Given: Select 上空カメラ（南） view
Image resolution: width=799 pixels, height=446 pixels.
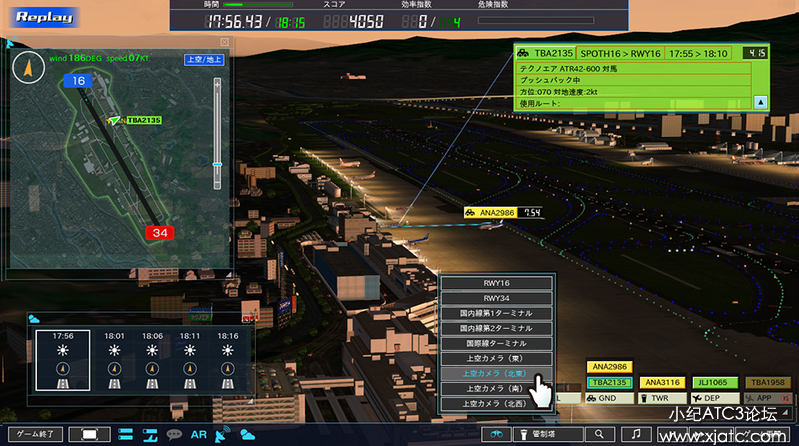Looking at the screenshot, I should (497, 388).
